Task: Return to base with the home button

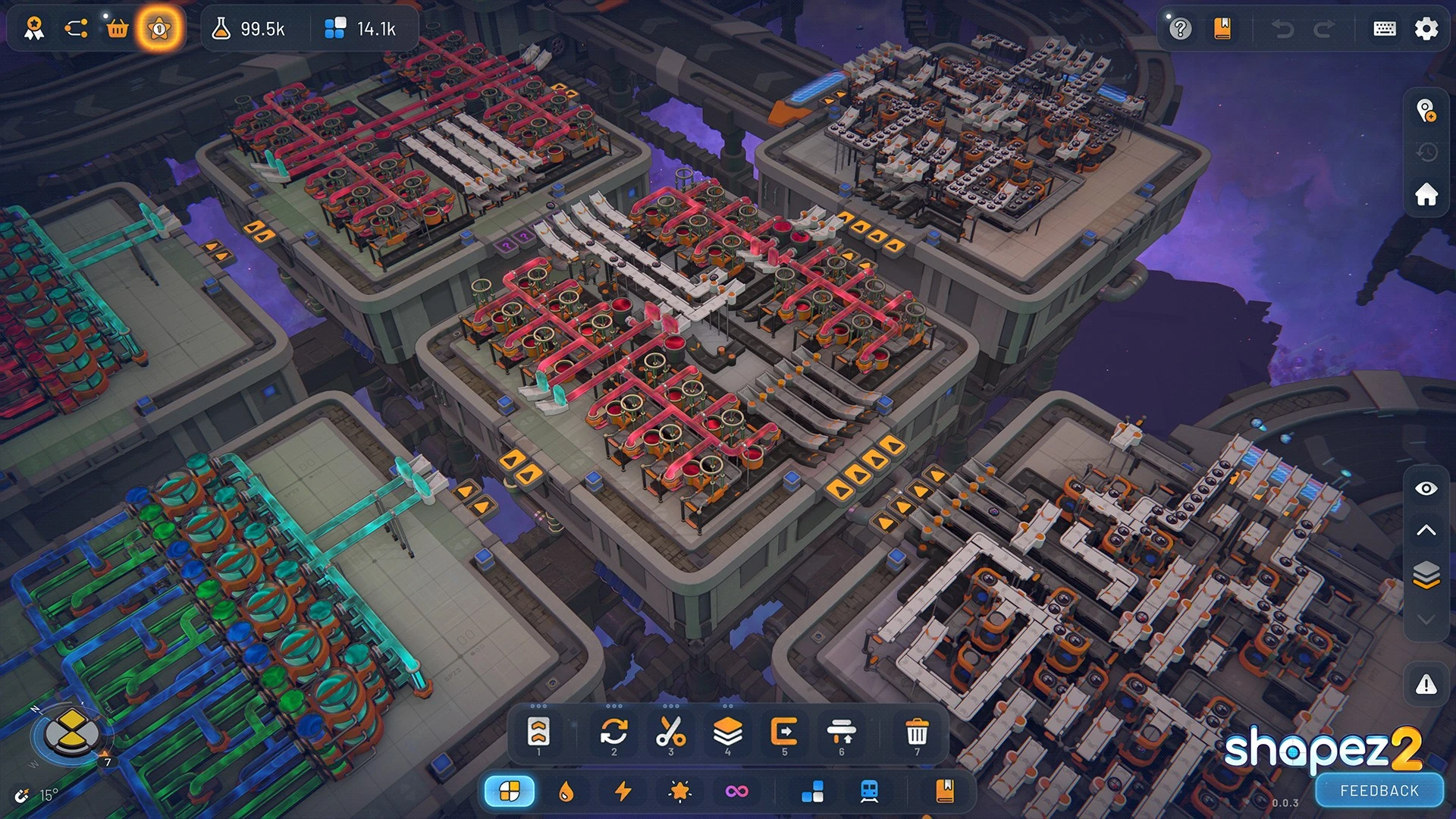Action: pos(1426,194)
